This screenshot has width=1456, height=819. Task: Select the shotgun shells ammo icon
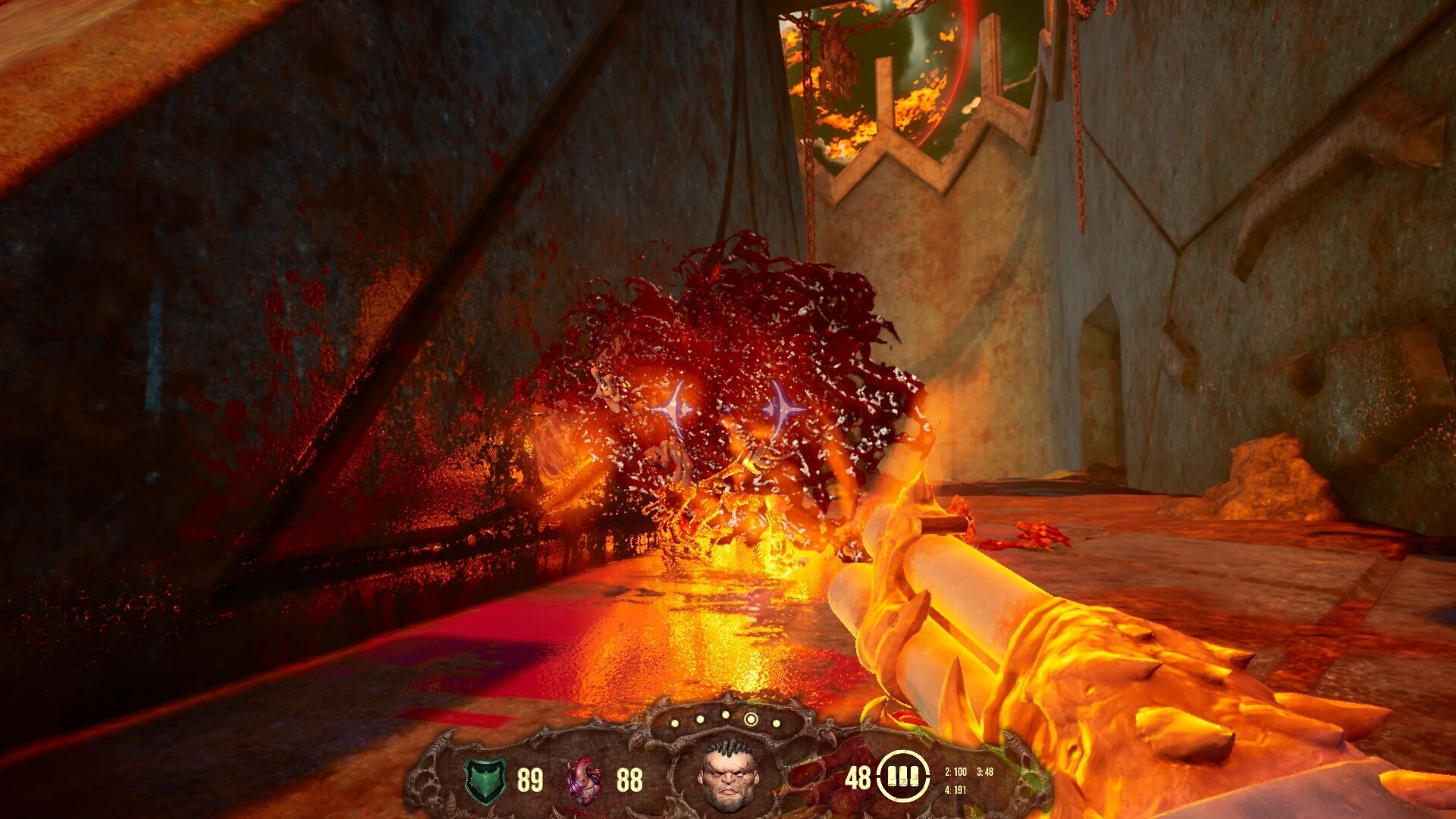[902, 777]
